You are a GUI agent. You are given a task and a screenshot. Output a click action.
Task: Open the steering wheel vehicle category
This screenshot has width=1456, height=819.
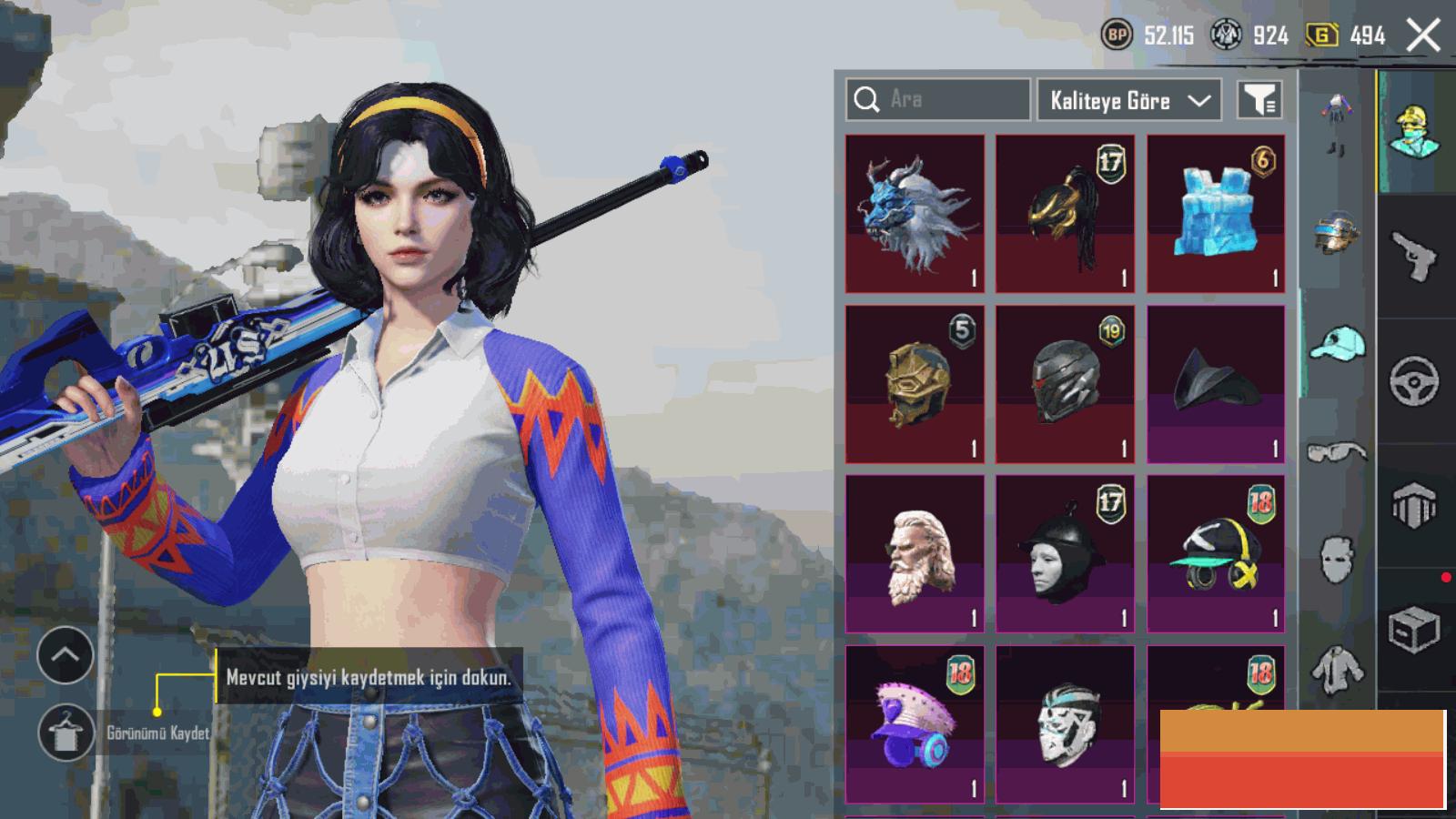(x=1415, y=380)
